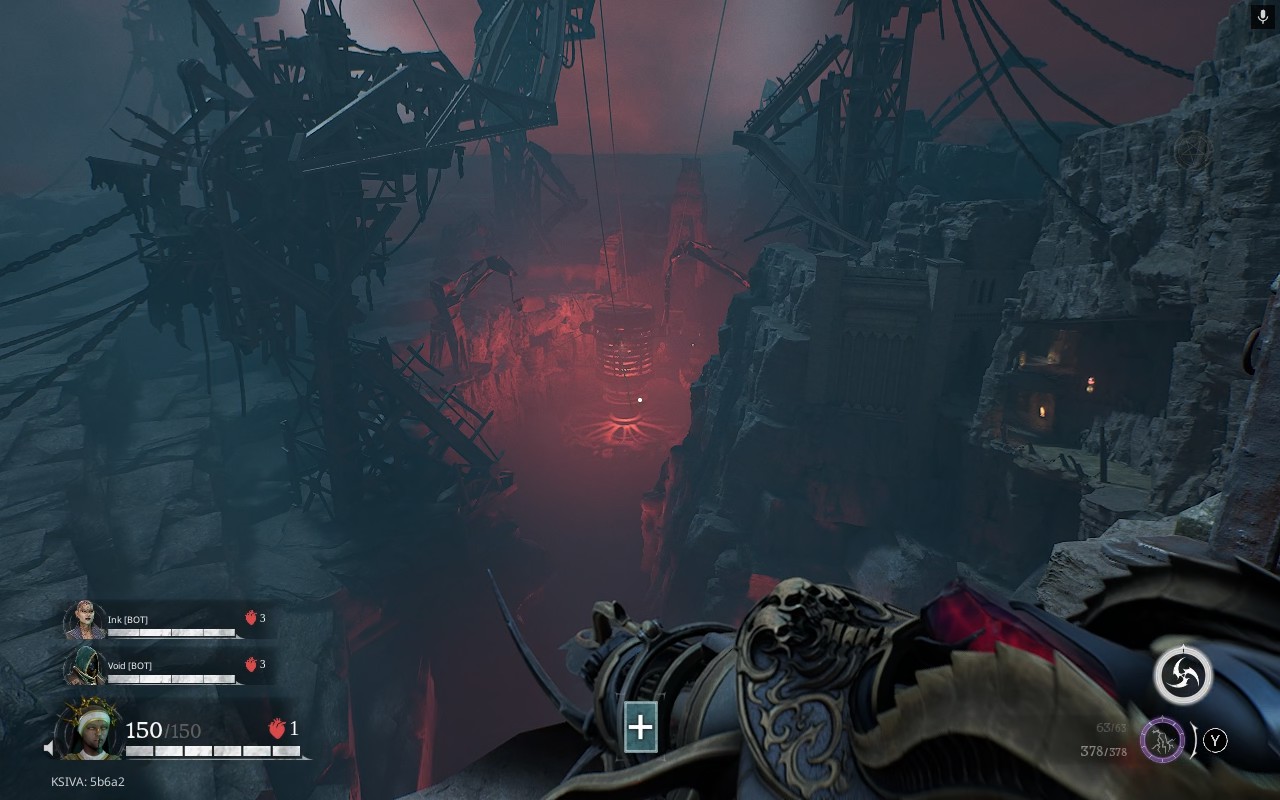Select teammate Void [BOT] portrait
Image resolution: width=1280 pixels, height=800 pixels.
point(84,666)
